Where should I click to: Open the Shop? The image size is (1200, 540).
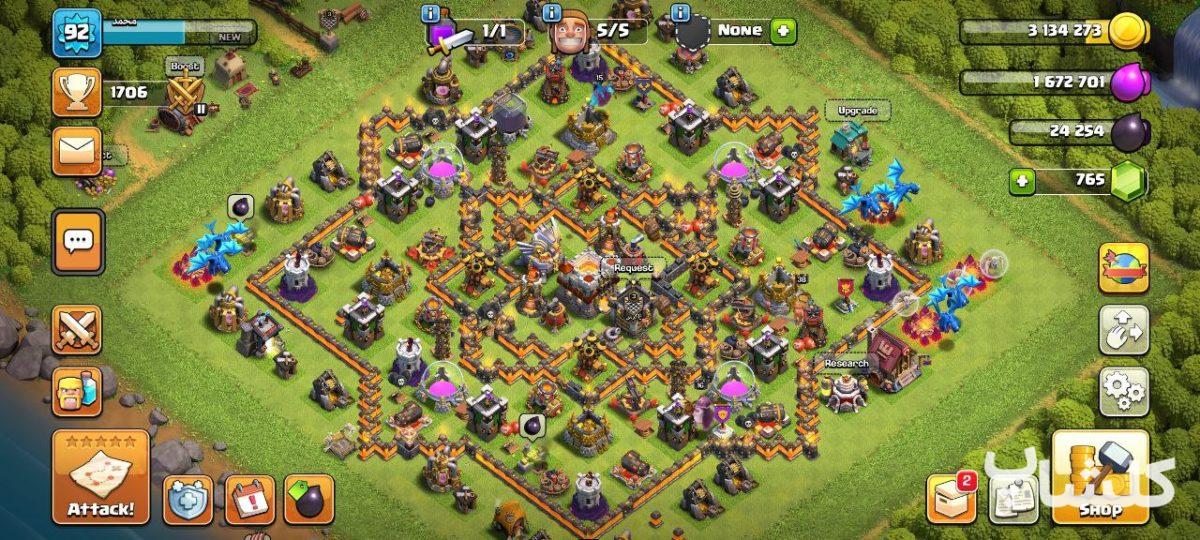pyautogui.click(x=1099, y=476)
